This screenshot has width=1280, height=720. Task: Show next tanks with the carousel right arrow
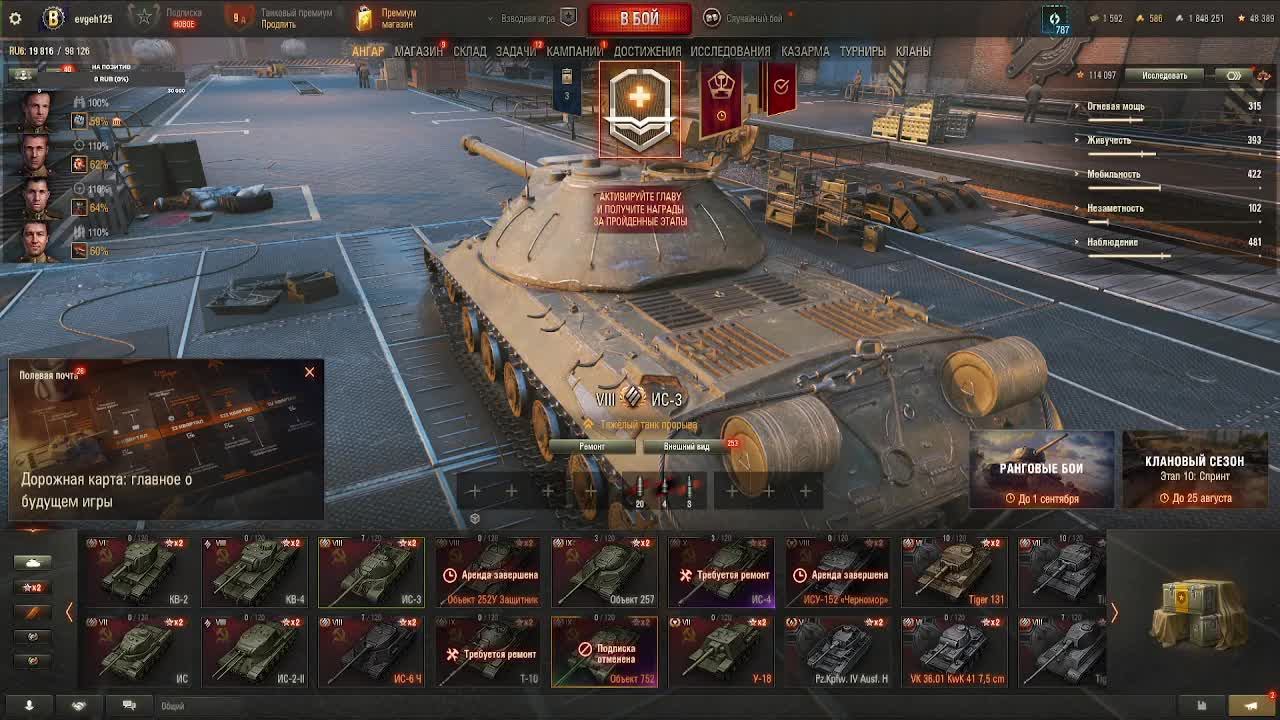[x=1114, y=613]
